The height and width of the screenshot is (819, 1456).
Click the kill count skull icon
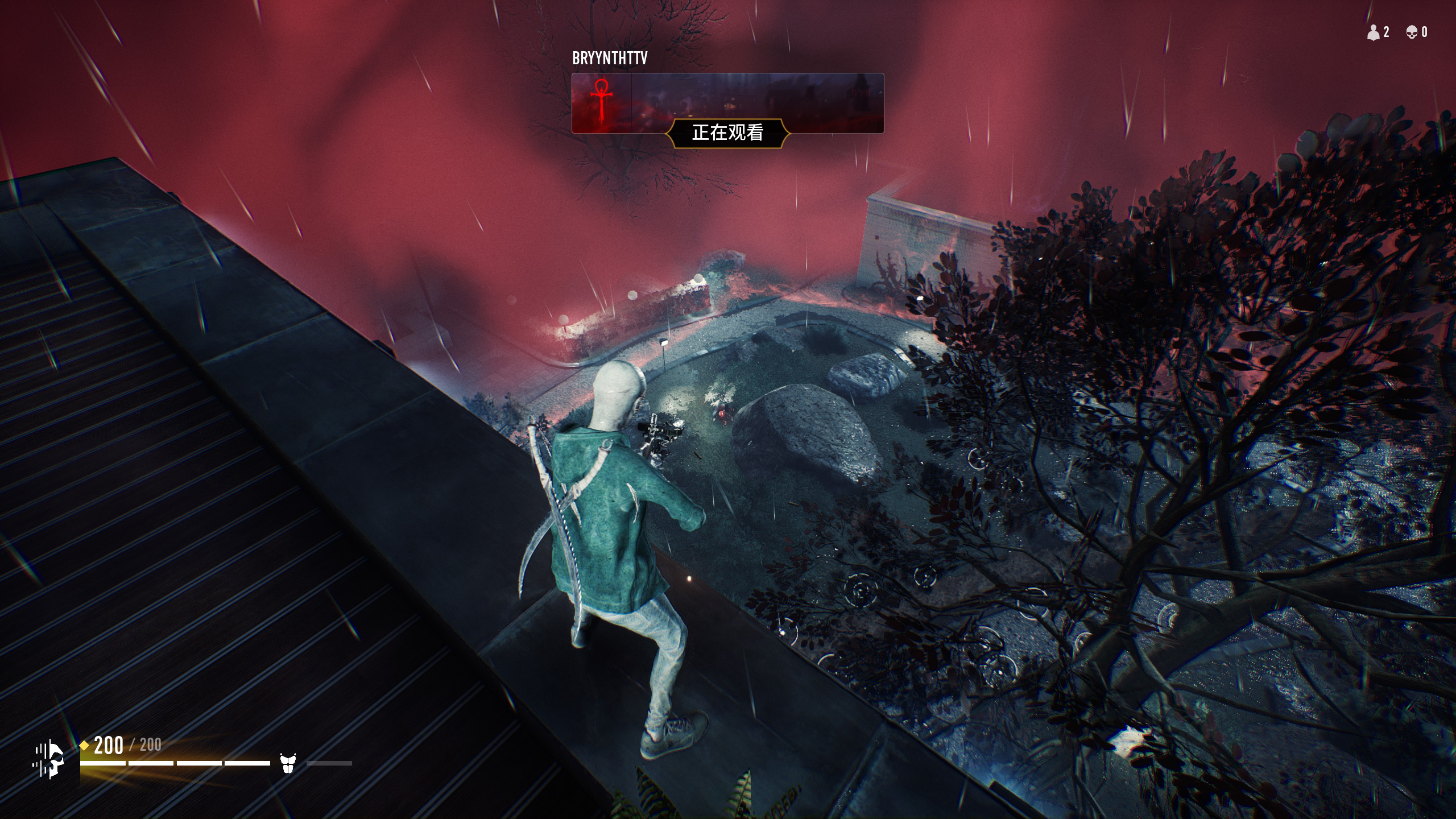[x=1412, y=33]
